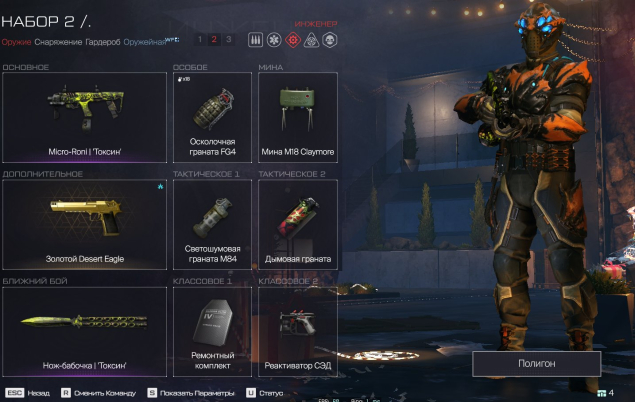
Task: Open the Гардероб tab
Action: (x=104, y=42)
